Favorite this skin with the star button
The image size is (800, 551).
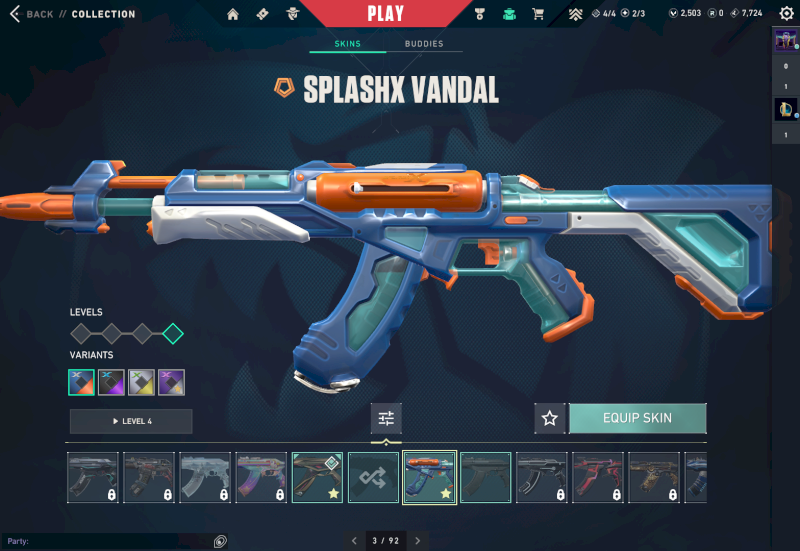point(549,418)
